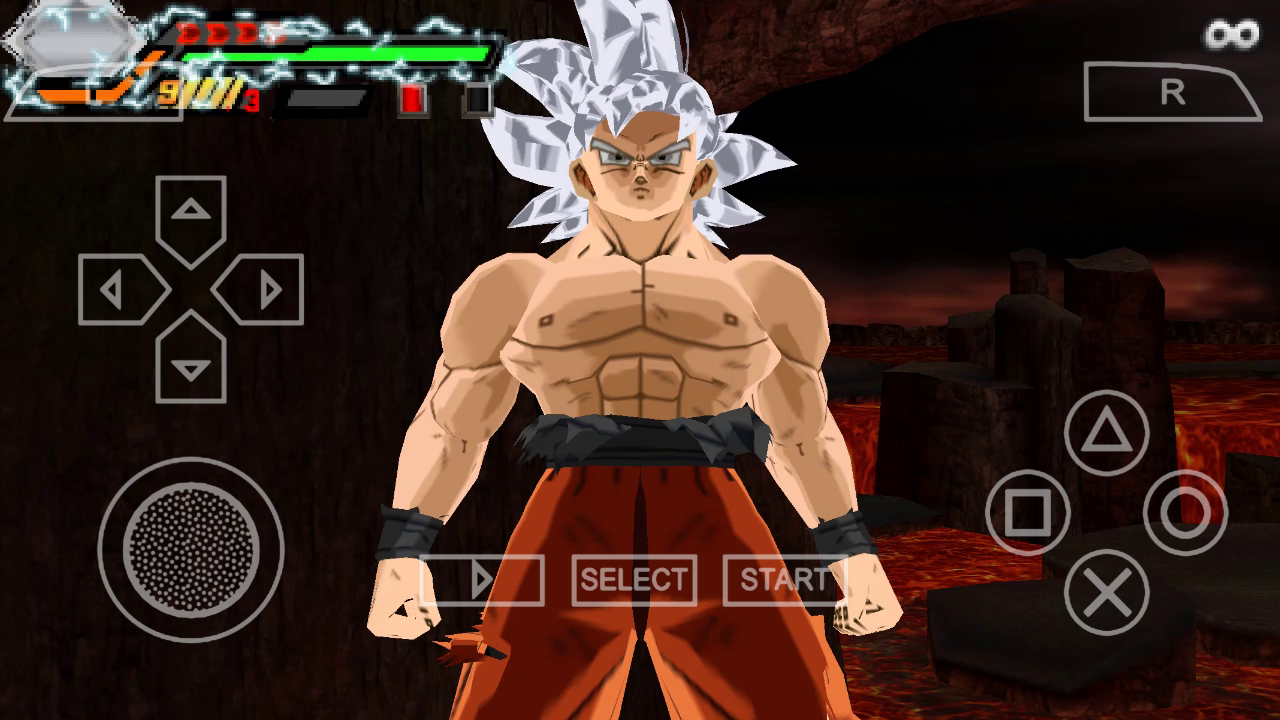Tap the circle action button
Screen dimensions: 1280x720
point(1185,513)
